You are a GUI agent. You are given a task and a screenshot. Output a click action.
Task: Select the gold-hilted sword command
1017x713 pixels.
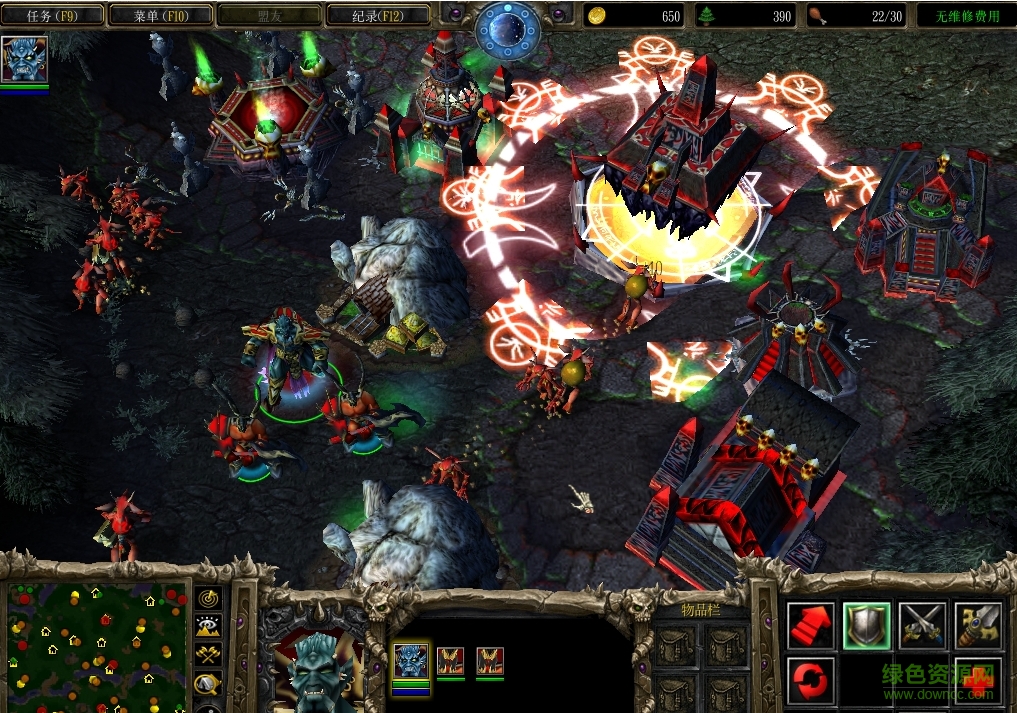(x=977, y=625)
